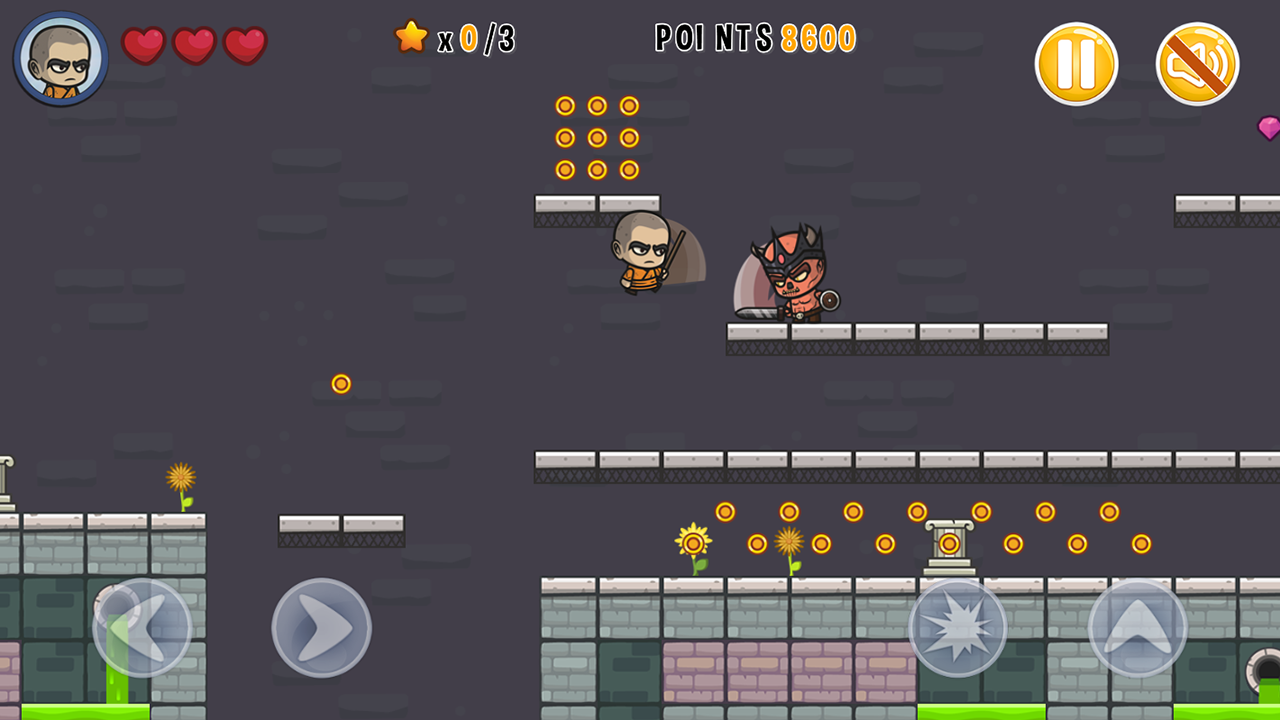Click the monk character portrait
Viewport: 1280px width, 720px height.
(x=61, y=59)
